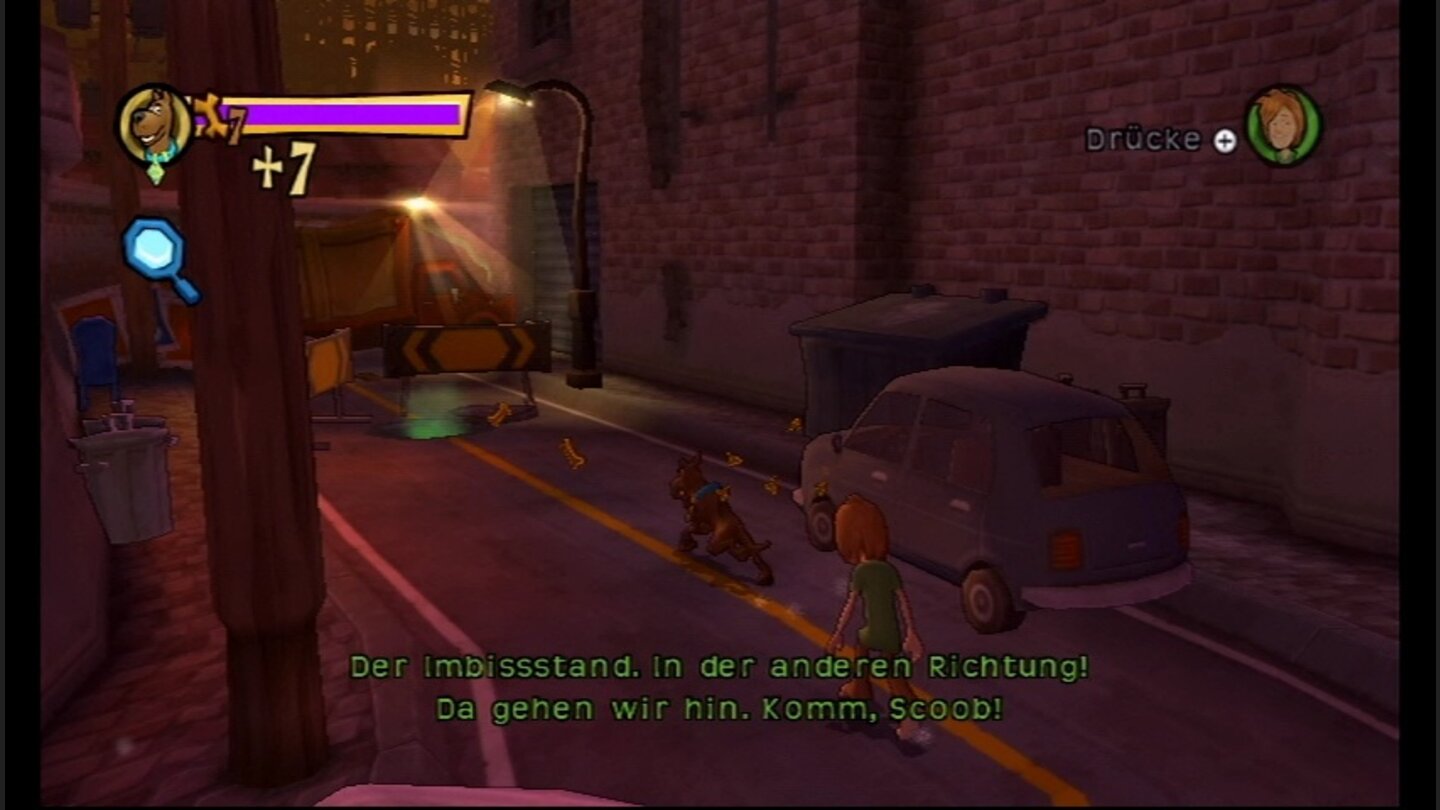Click Scooby-Doo running on the road
Image resolution: width=1440 pixels, height=810 pixels.
(x=715, y=515)
